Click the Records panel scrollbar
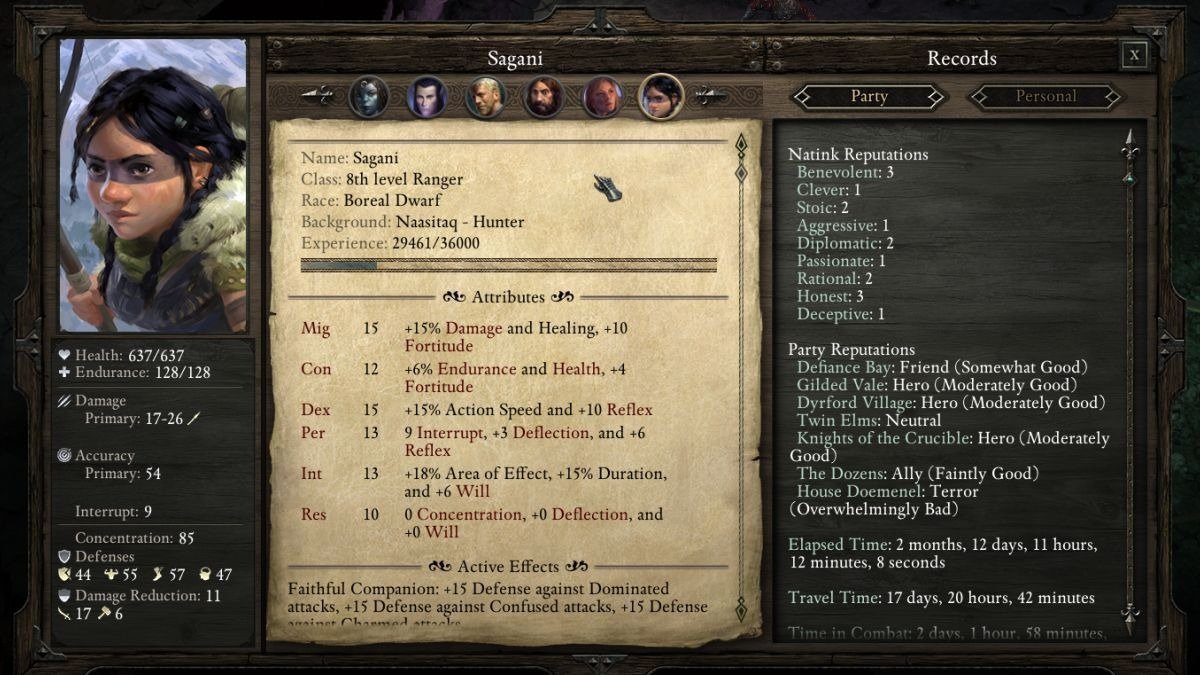 pyautogui.click(x=1130, y=380)
